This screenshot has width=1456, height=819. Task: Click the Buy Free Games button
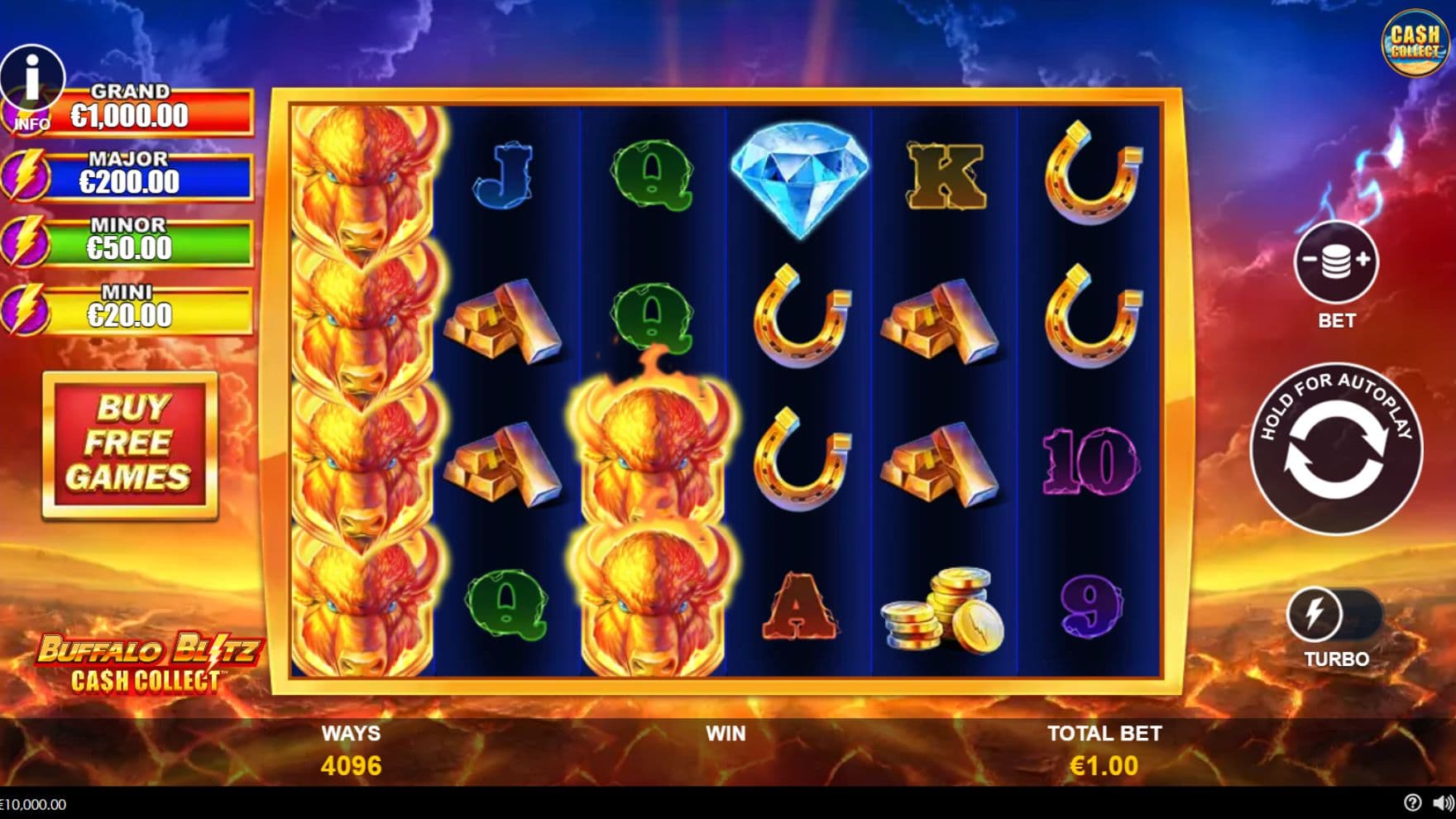coord(130,445)
